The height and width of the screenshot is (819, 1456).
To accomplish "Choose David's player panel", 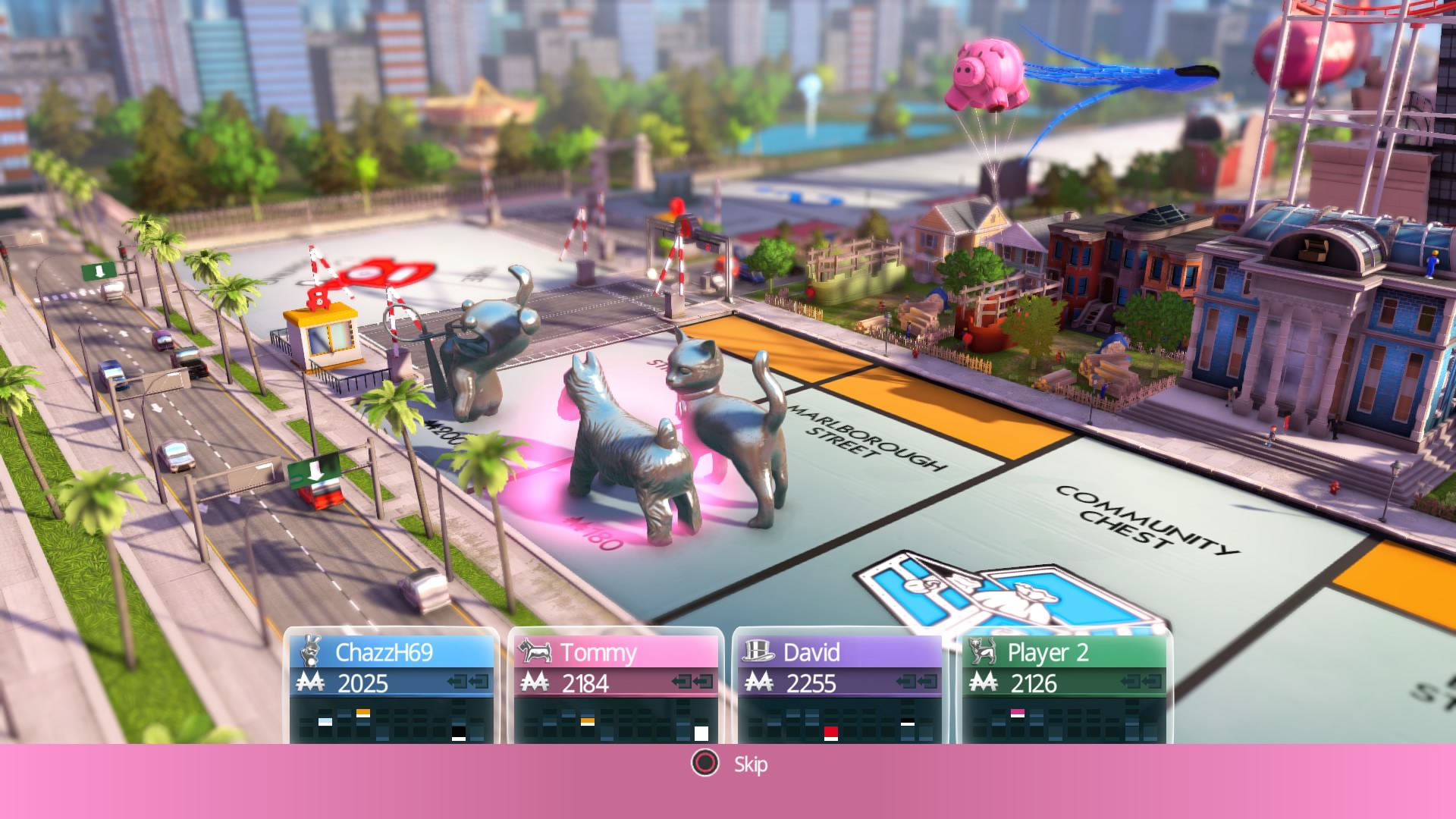I will [840, 686].
